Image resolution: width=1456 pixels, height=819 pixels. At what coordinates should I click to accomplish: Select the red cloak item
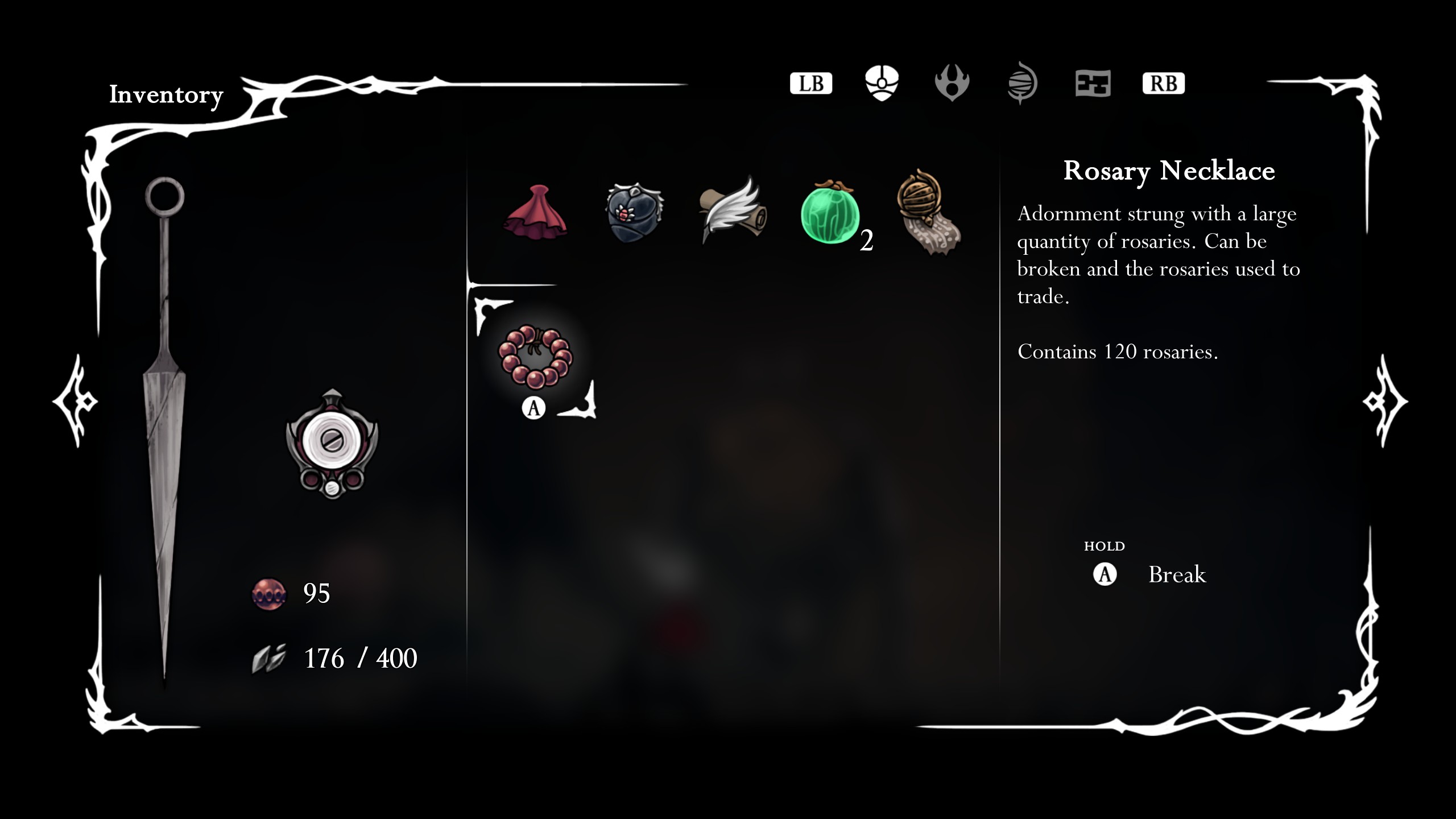tap(535, 210)
